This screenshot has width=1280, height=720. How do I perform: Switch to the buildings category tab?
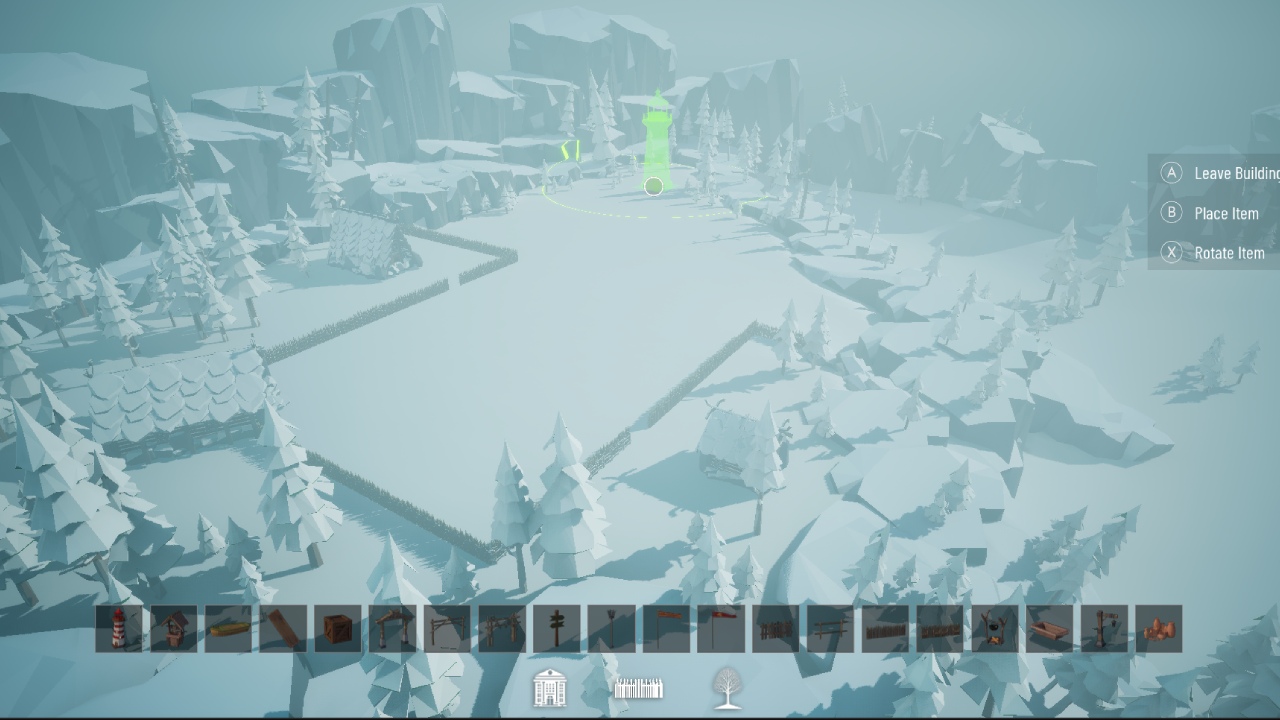pos(548,689)
